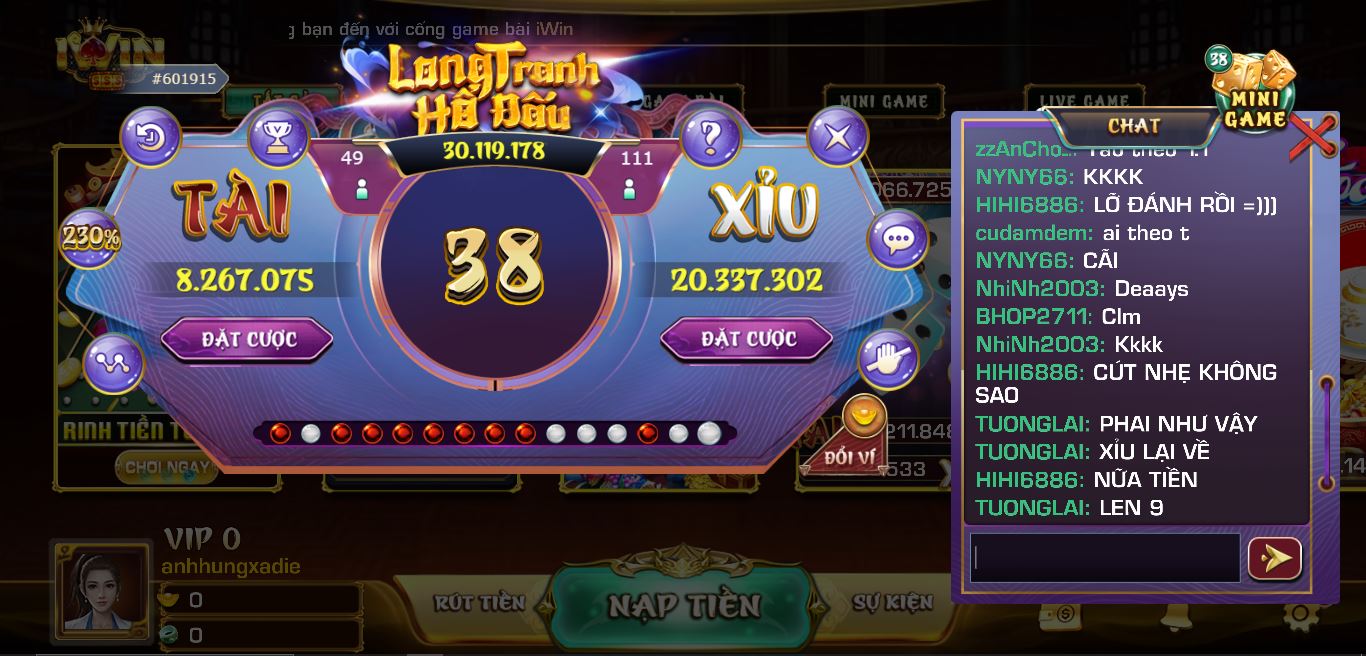
Task: Toggle the chat speech bubble icon
Action: click(897, 240)
